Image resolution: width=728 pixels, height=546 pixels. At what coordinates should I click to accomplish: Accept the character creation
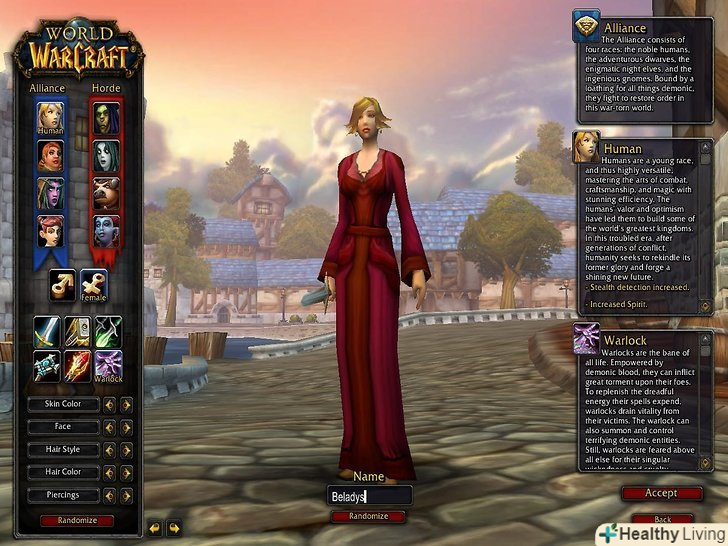click(x=661, y=493)
